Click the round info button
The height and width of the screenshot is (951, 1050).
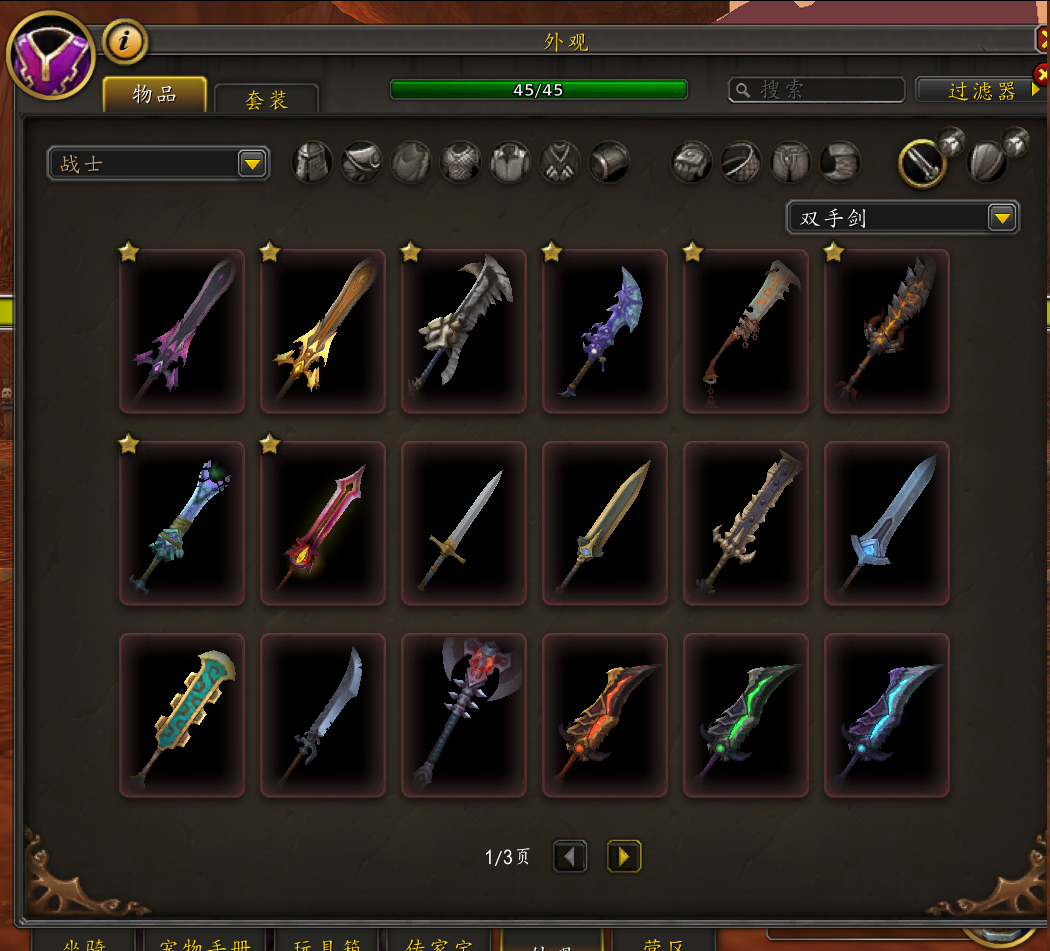(125, 41)
